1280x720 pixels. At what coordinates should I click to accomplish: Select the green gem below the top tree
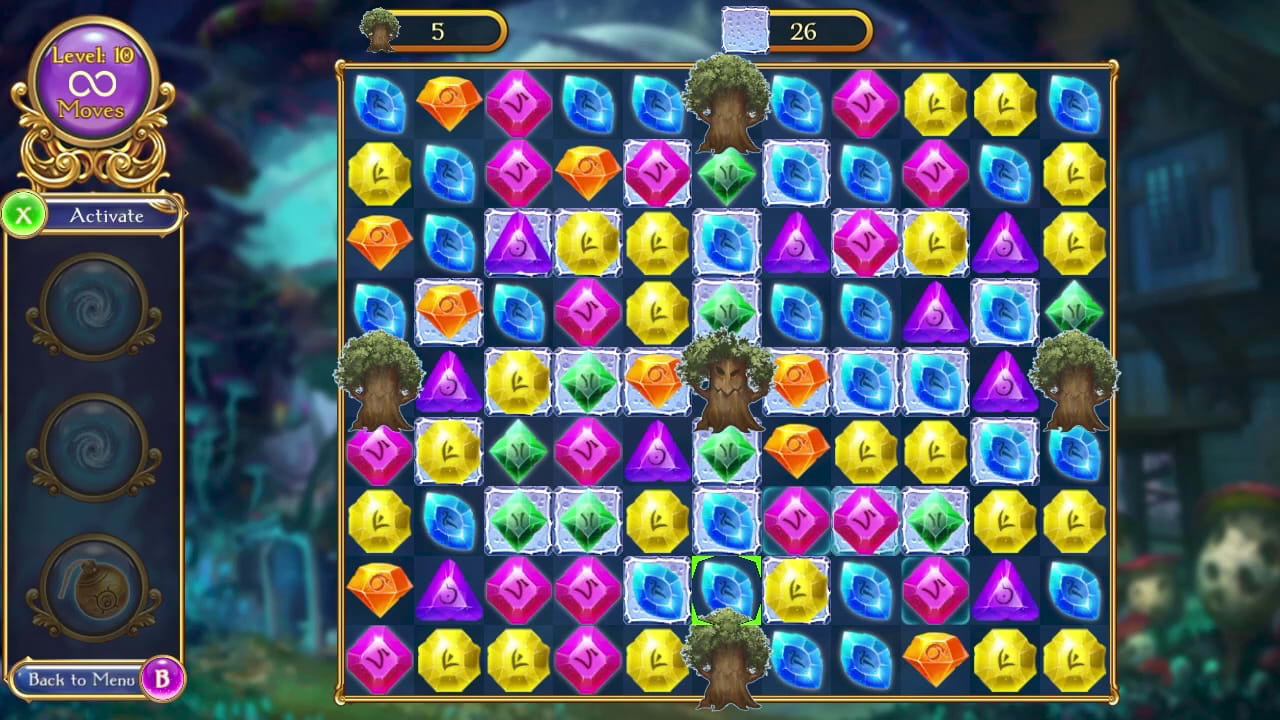(727, 172)
